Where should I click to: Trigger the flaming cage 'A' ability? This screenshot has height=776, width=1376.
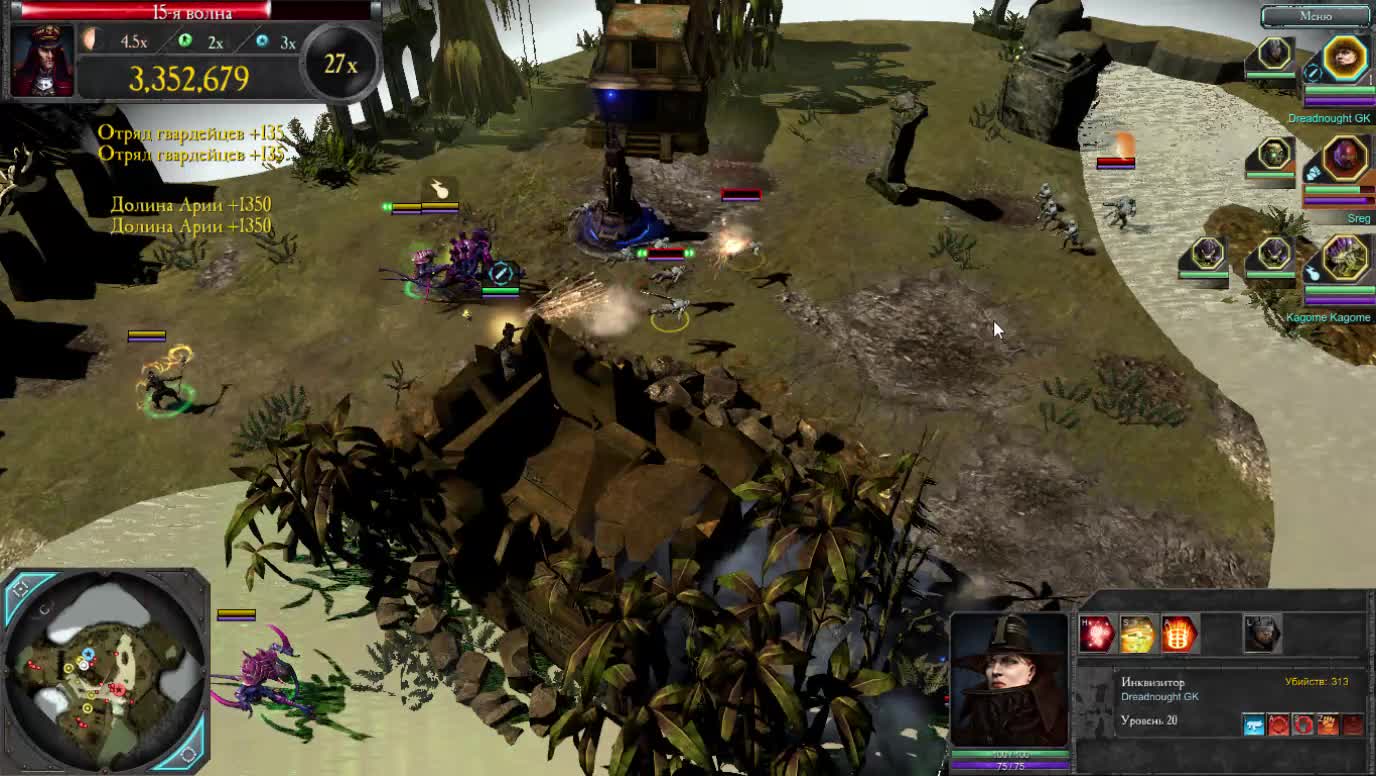(1179, 636)
